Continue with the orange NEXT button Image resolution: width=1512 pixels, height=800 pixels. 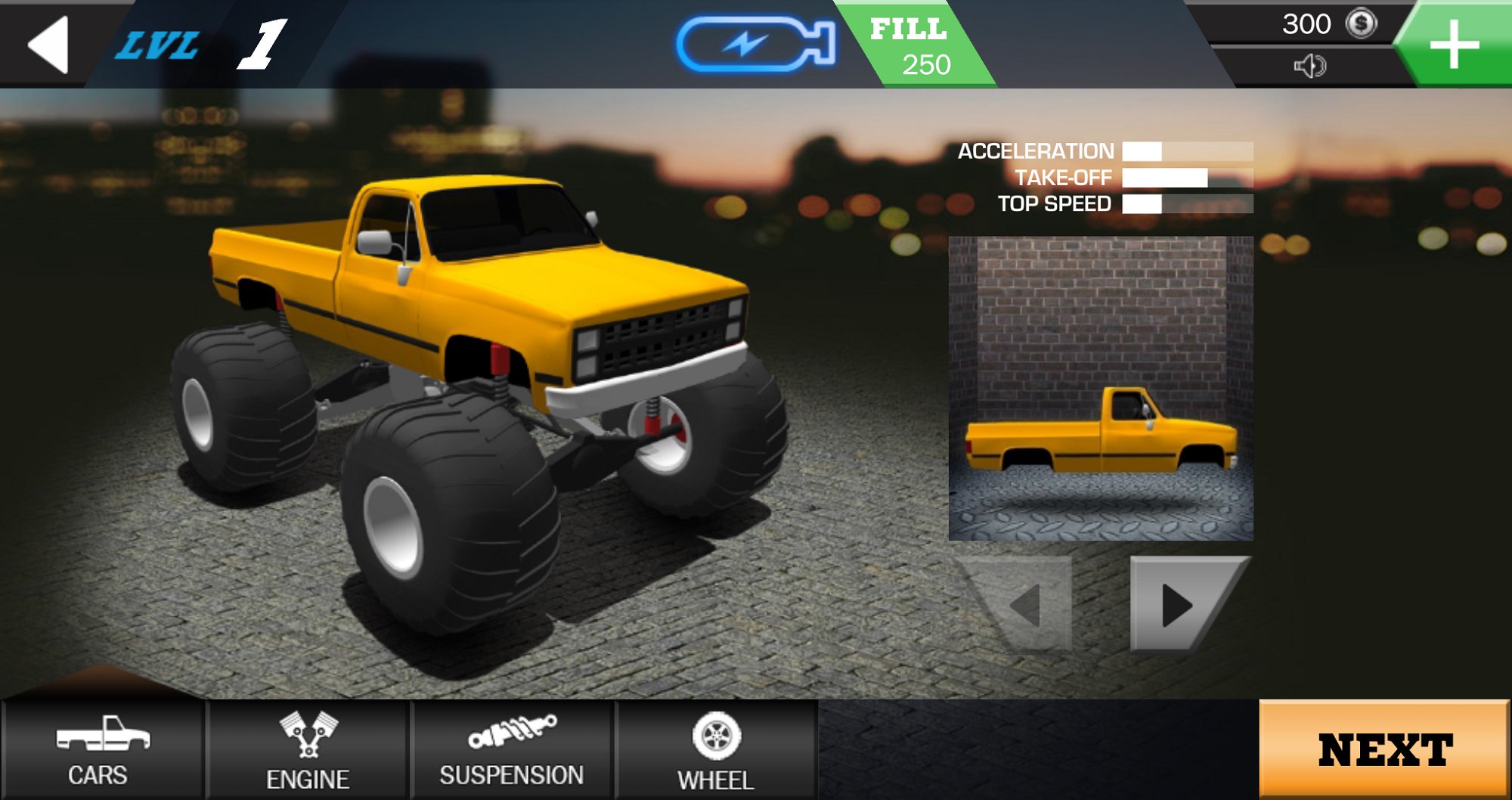click(x=1383, y=749)
